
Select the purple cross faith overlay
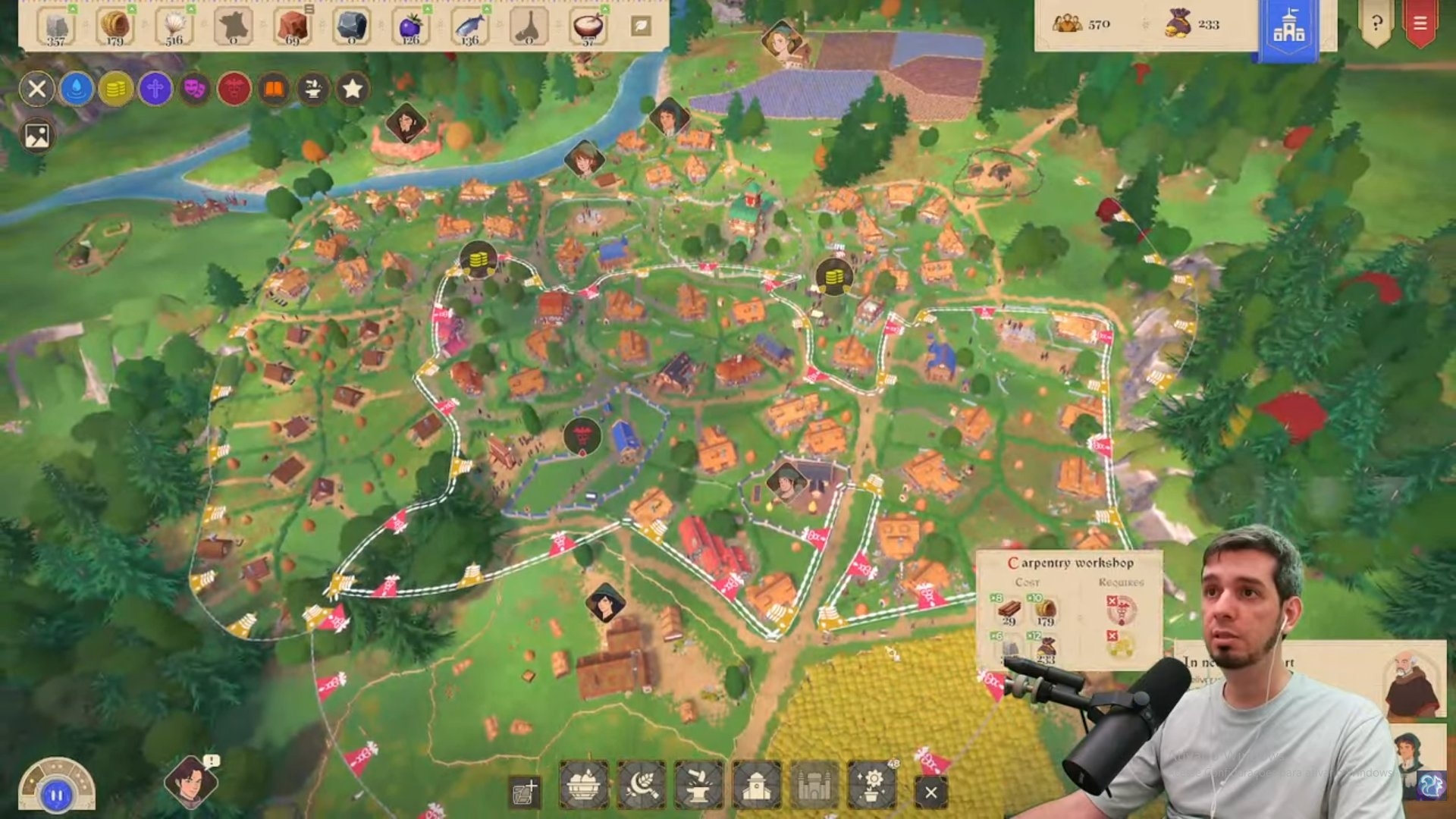(x=155, y=89)
